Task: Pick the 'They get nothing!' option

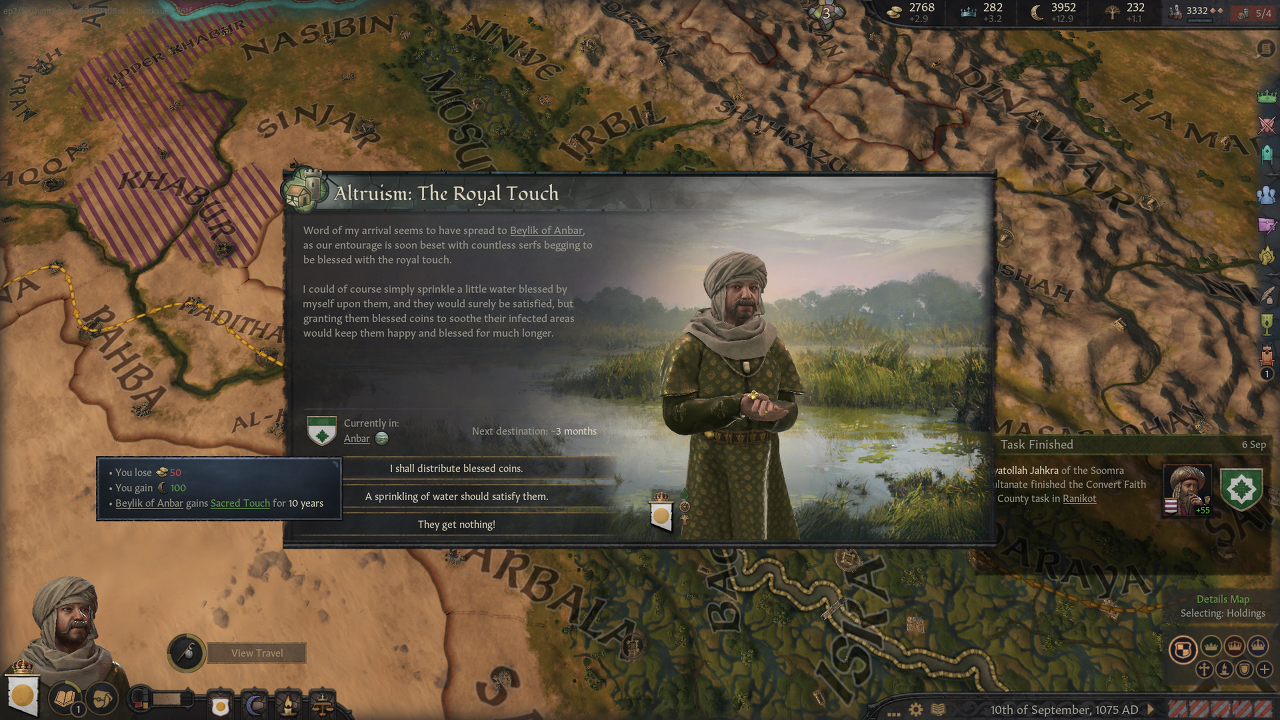Action: click(456, 524)
